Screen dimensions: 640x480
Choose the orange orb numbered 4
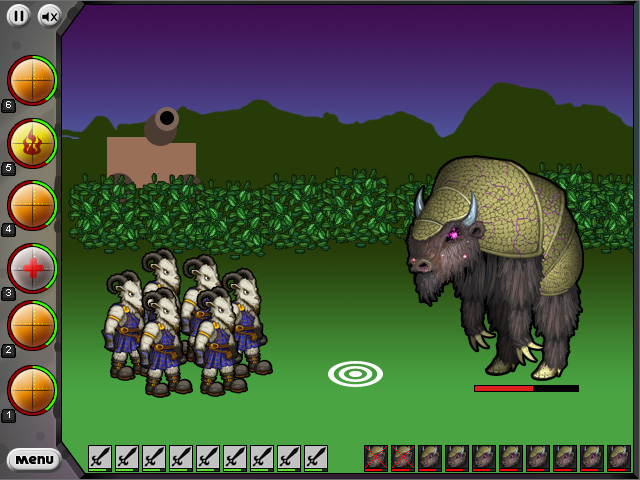pos(32,205)
